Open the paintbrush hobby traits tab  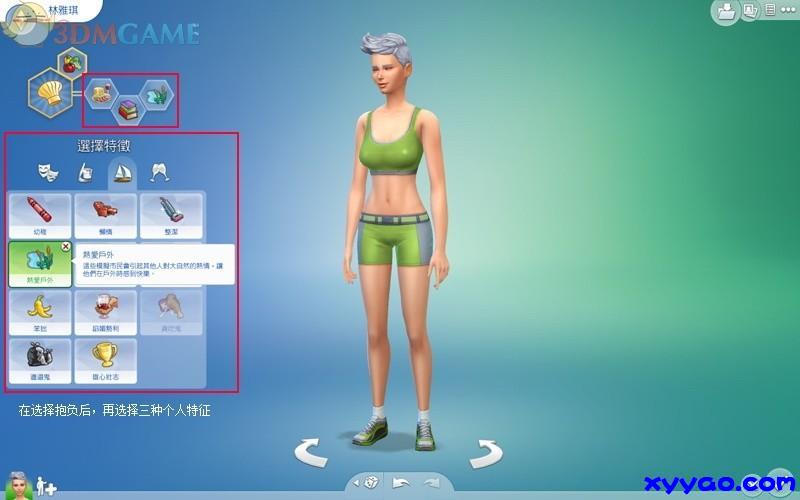tap(84, 171)
